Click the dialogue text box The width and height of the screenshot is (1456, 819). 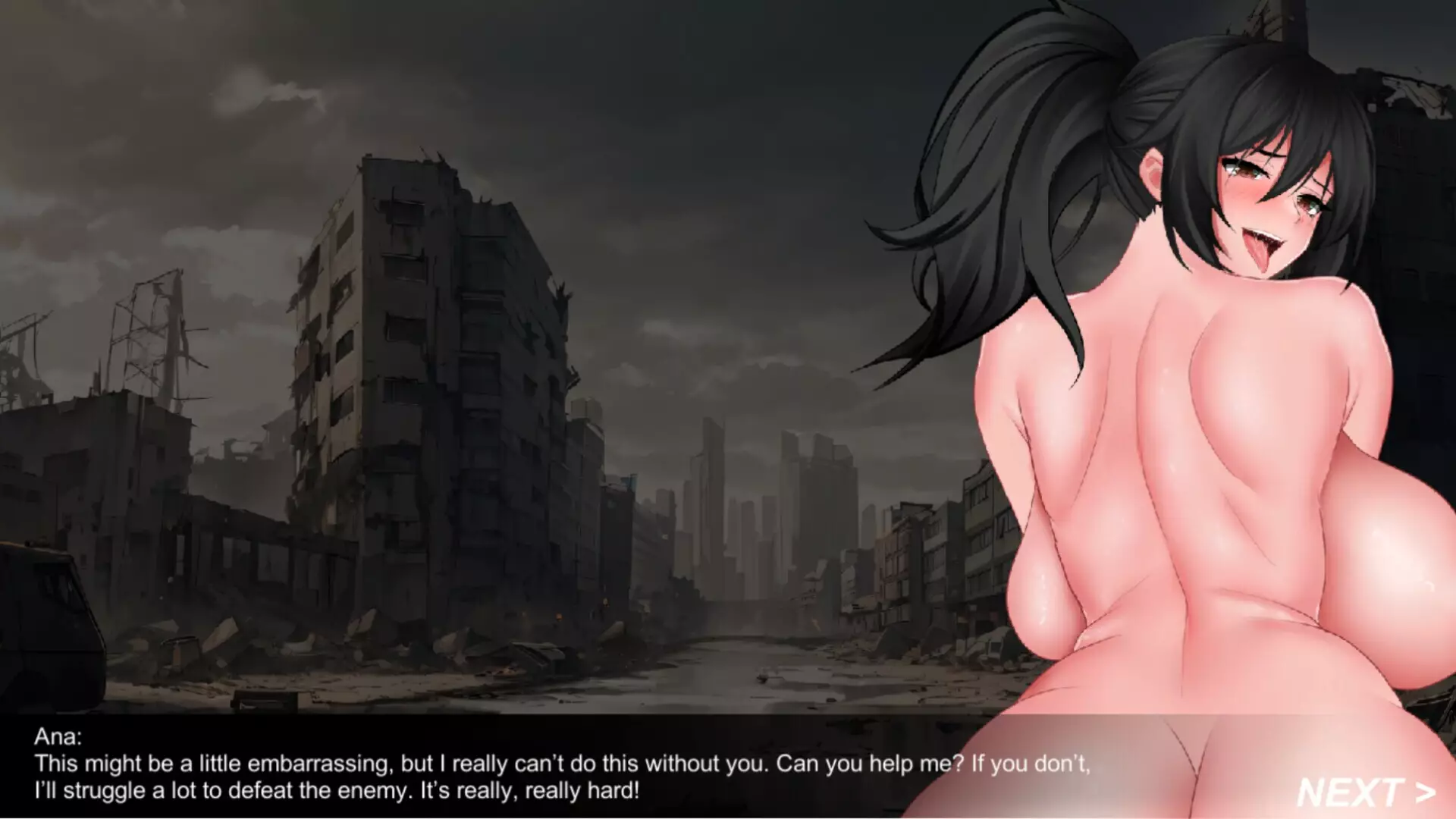tap(531, 766)
